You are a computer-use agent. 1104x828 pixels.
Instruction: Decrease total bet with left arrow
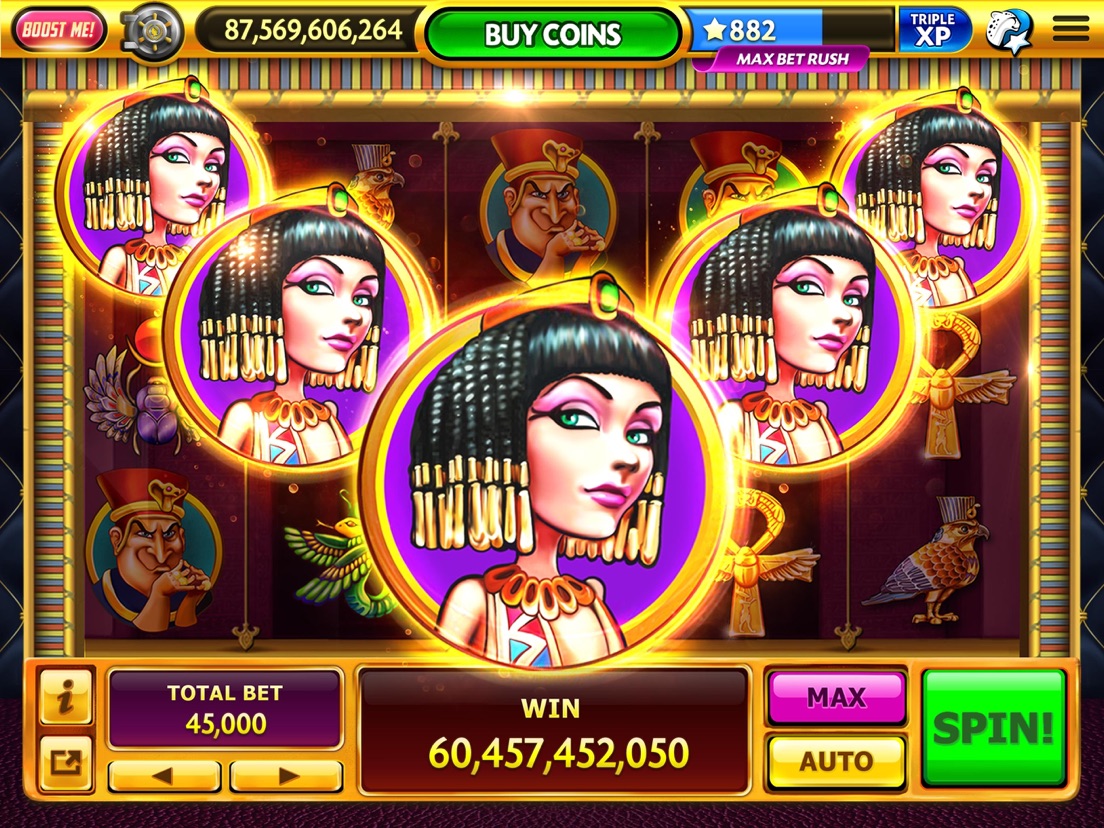(164, 775)
